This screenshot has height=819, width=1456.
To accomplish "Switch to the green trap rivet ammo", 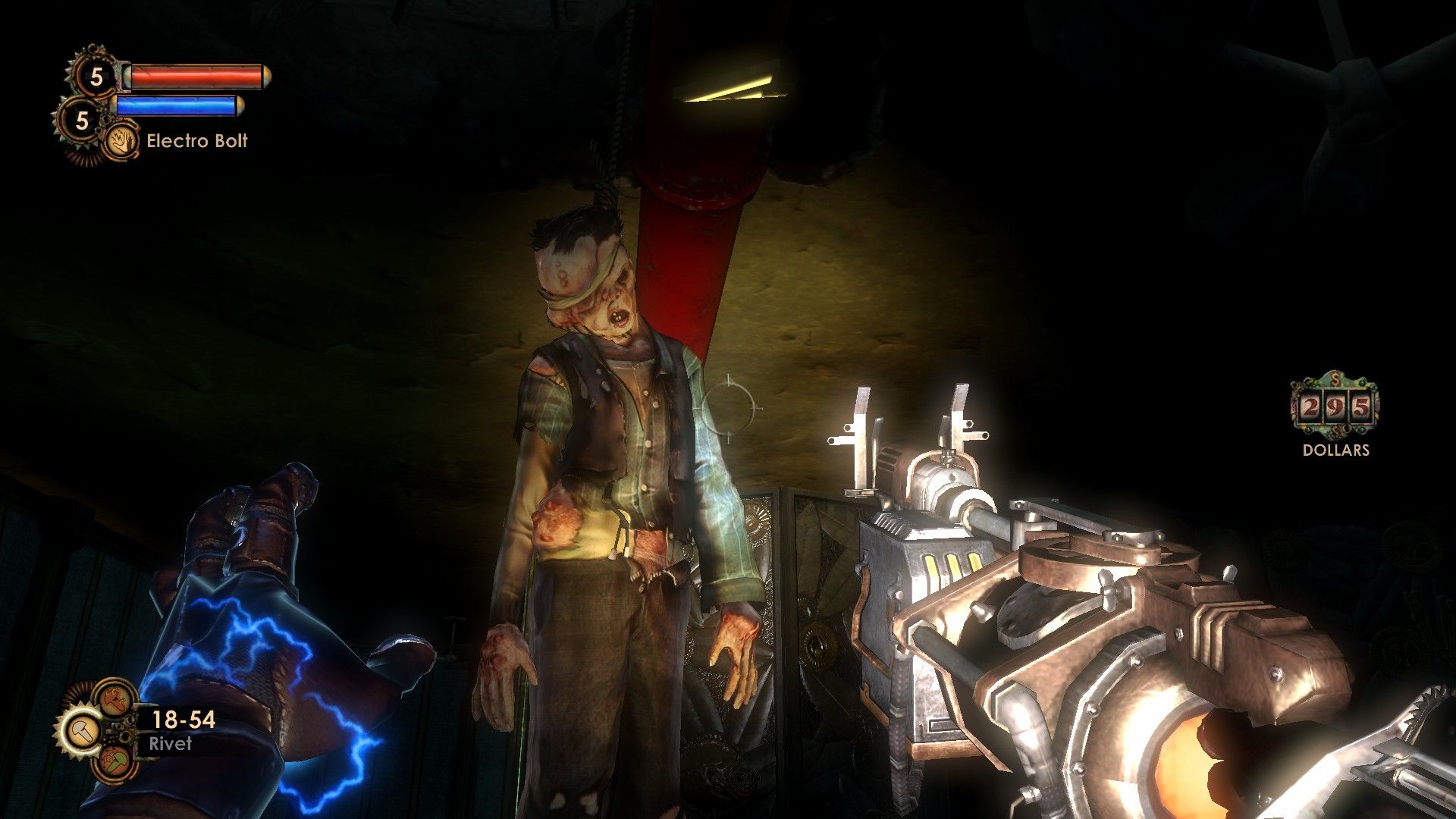I will coord(115,761).
